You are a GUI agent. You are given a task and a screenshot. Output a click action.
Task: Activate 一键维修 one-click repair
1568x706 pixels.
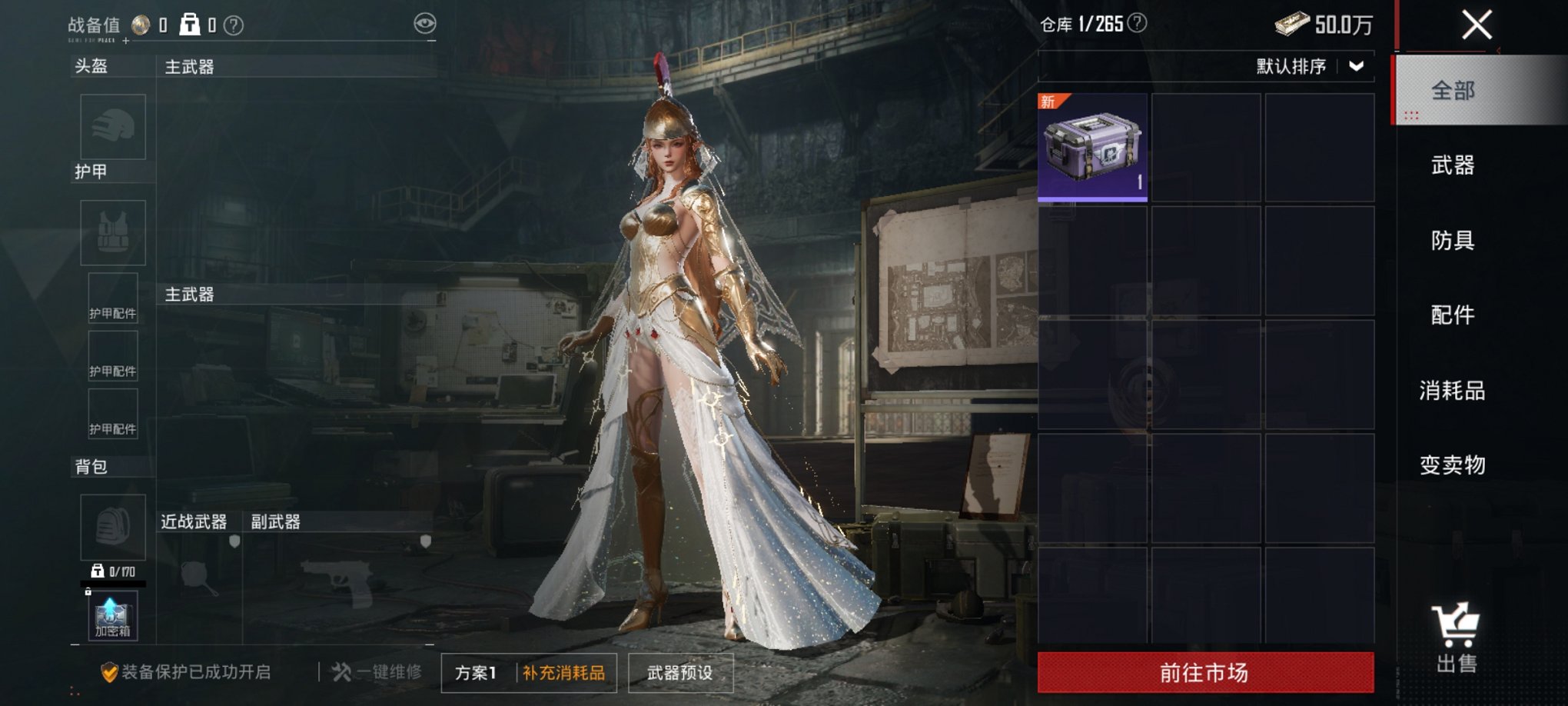click(x=377, y=672)
